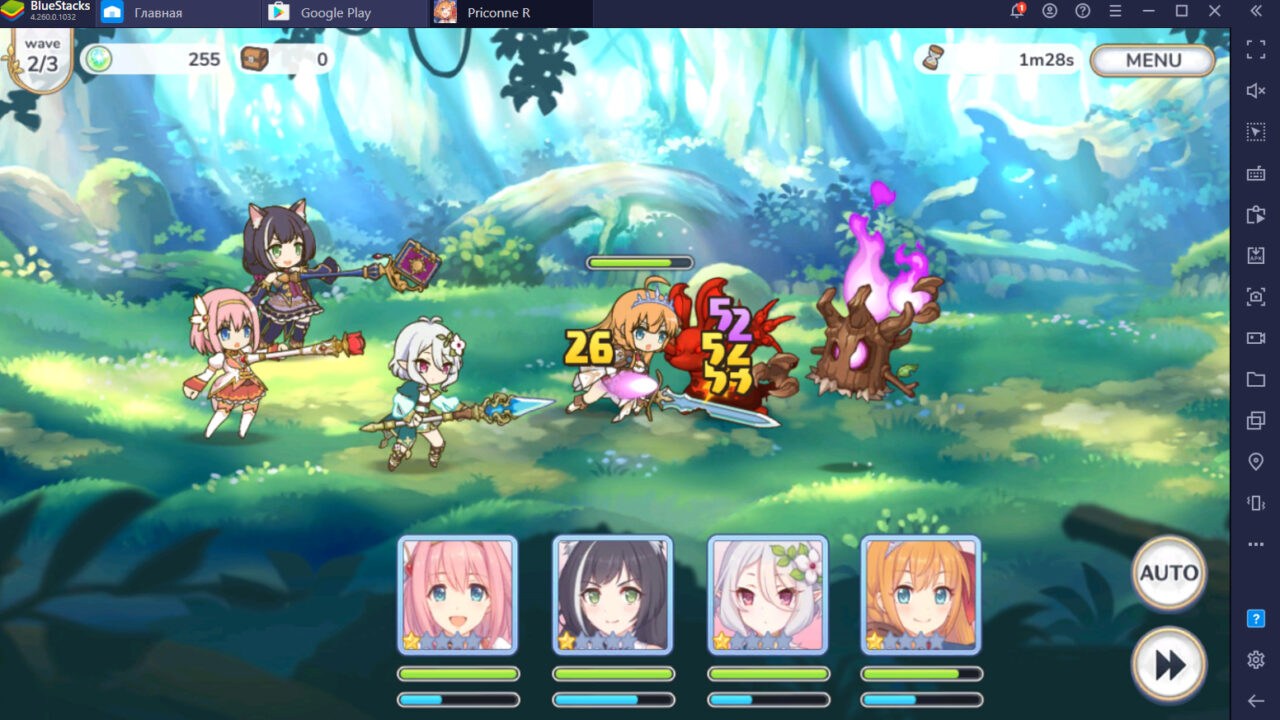
Task: Open BlueStacks help via the question mark icon
Action: coord(1082,10)
